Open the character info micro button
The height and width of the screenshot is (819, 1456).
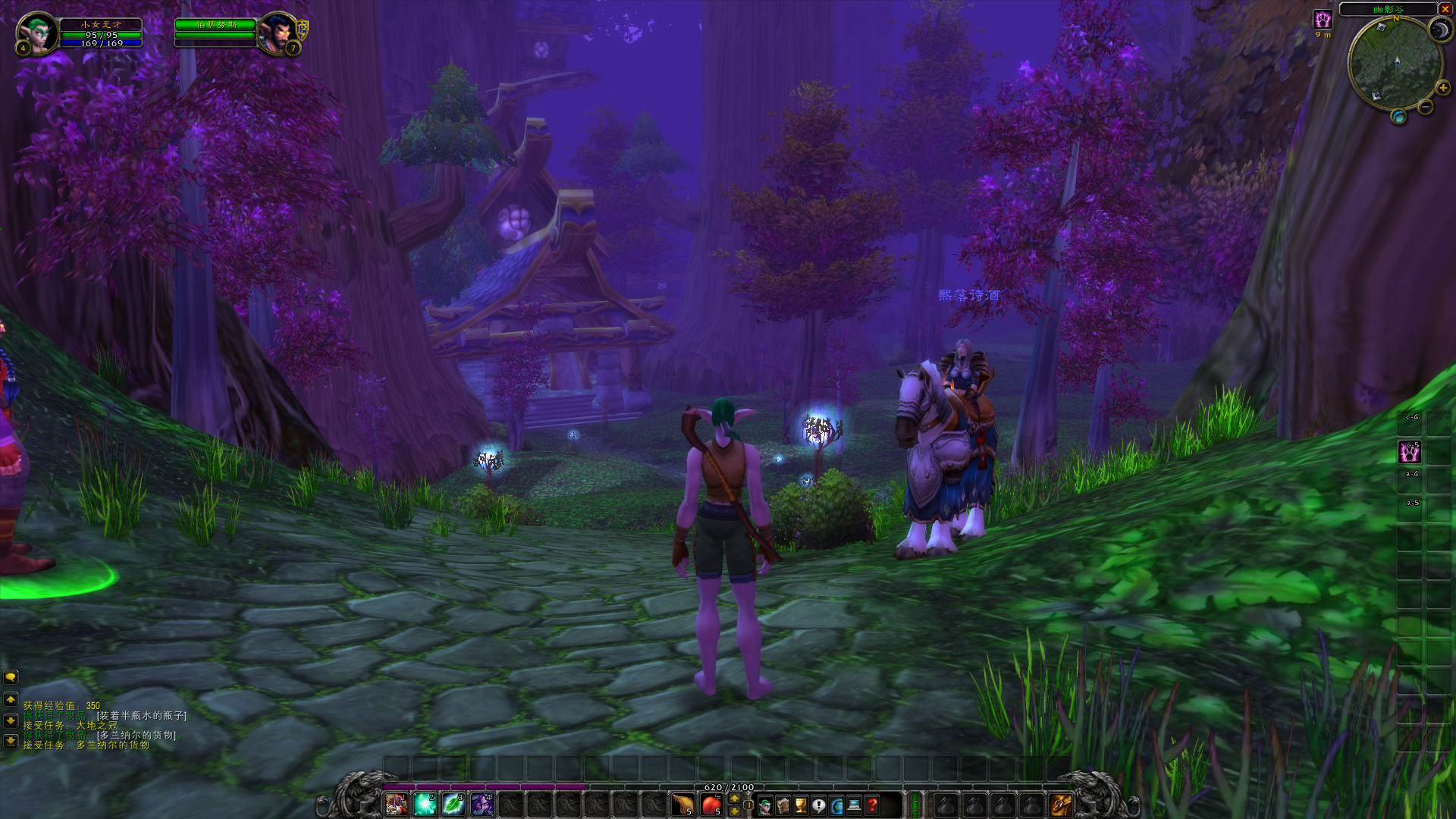[x=765, y=805]
